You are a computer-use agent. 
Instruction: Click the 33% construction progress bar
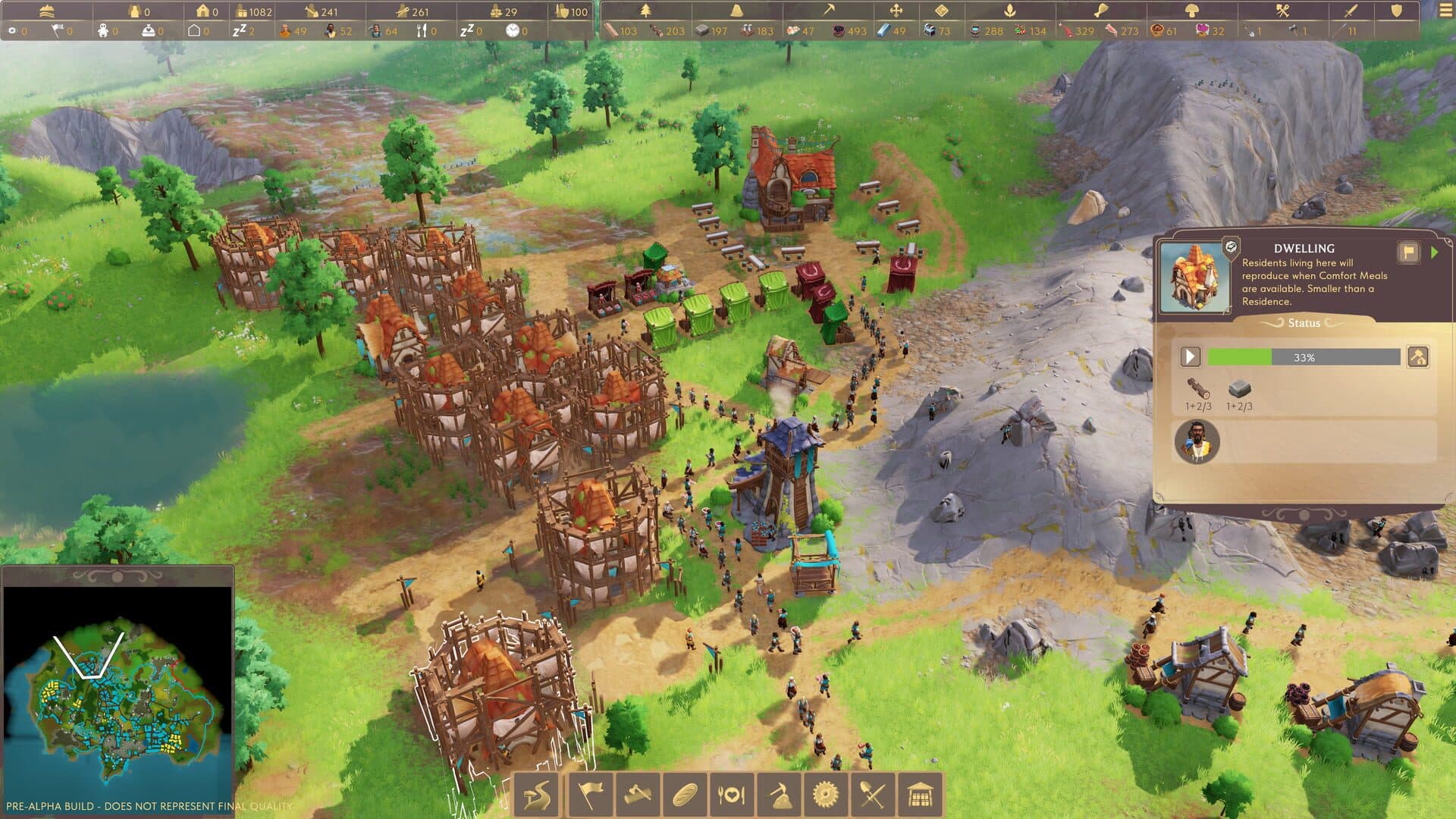pos(1304,356)
